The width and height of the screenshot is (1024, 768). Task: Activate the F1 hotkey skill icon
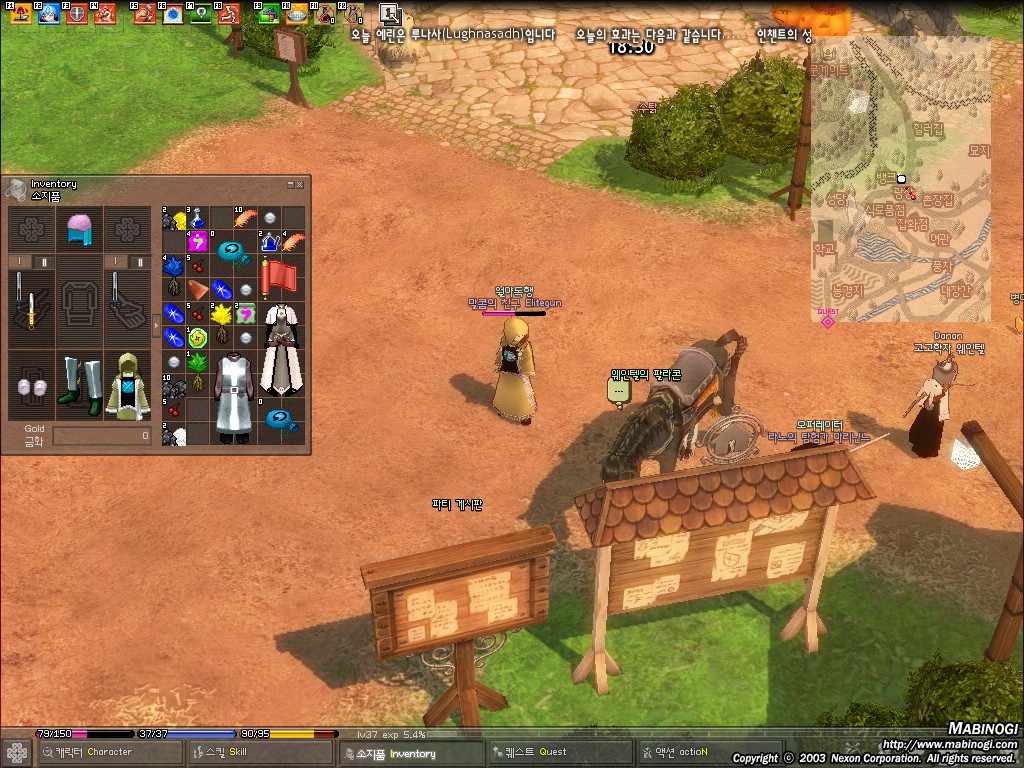(x=19, y=14)
